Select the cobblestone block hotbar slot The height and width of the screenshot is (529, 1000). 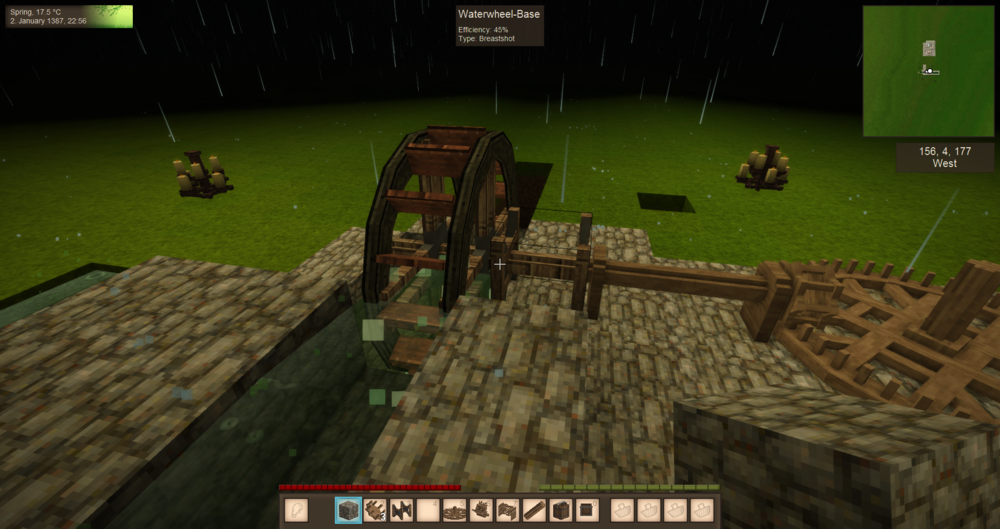click(348, 510)
